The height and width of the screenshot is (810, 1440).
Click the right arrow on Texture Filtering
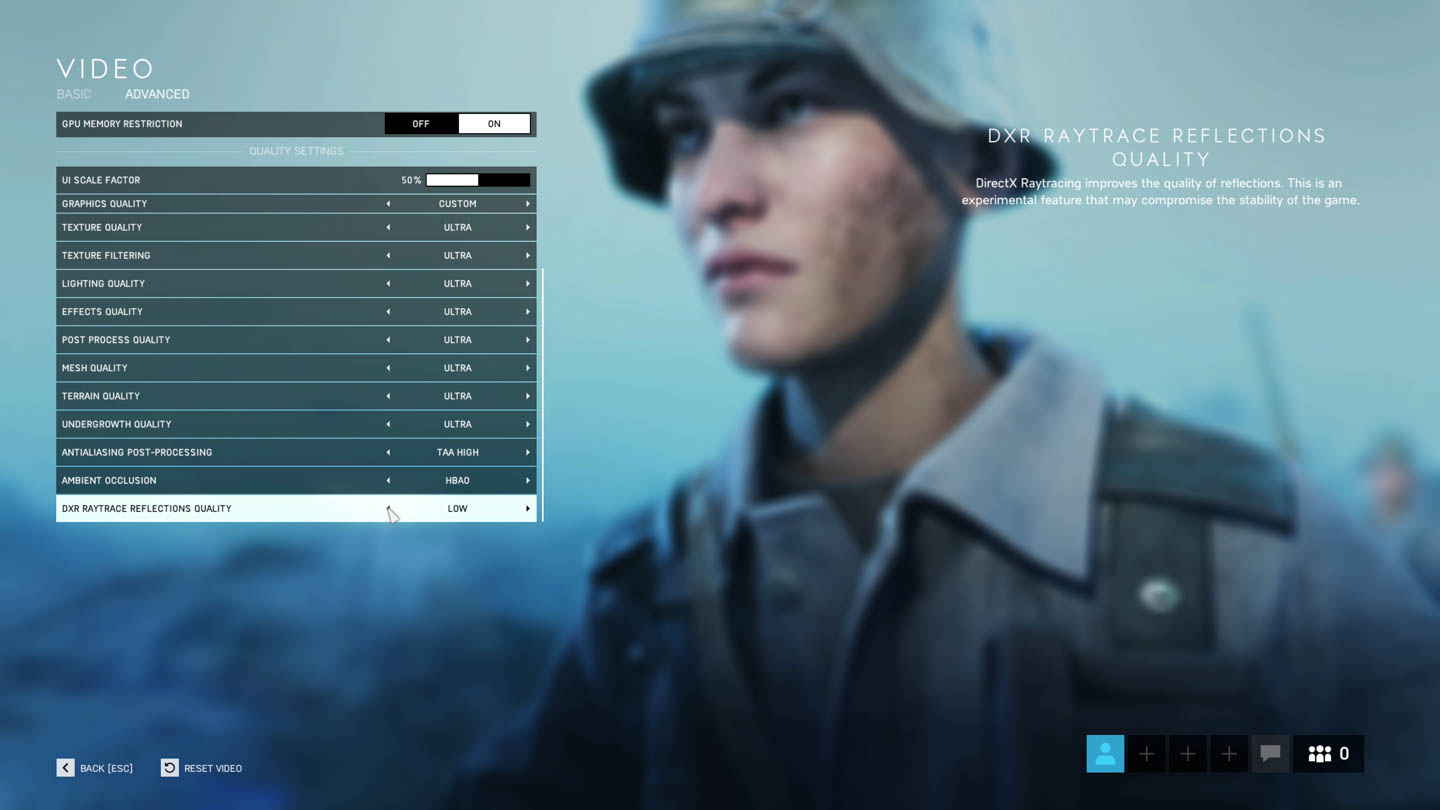(x=528, y=256)
